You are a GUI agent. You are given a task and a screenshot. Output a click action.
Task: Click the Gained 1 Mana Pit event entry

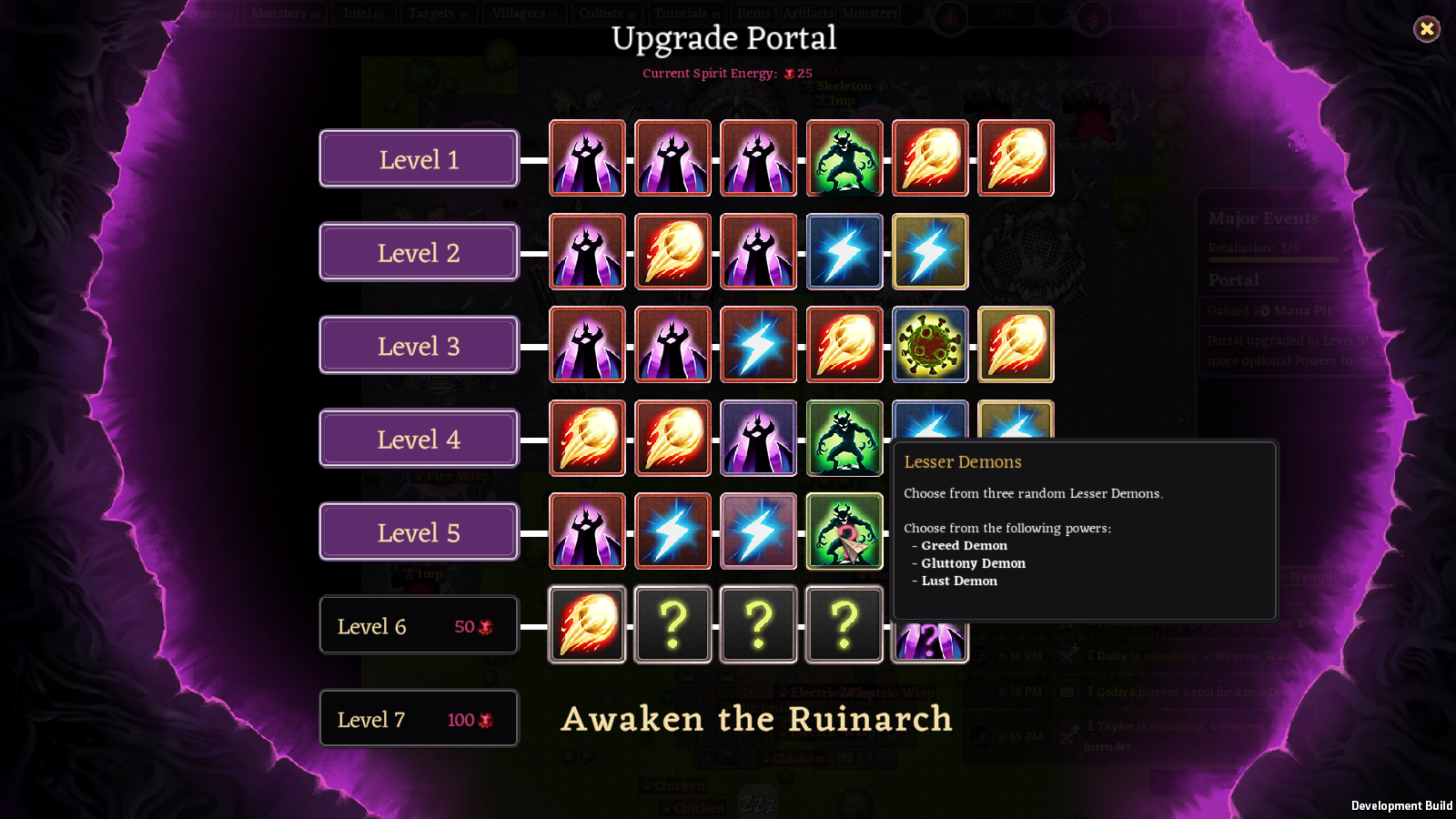[1272, 310]
